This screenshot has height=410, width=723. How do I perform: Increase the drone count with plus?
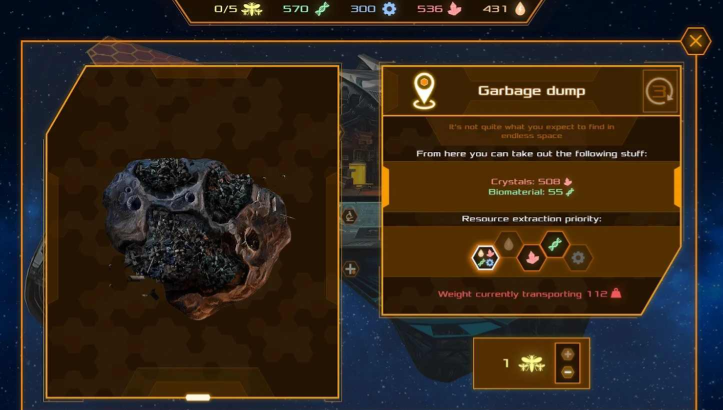coord(568,354)
